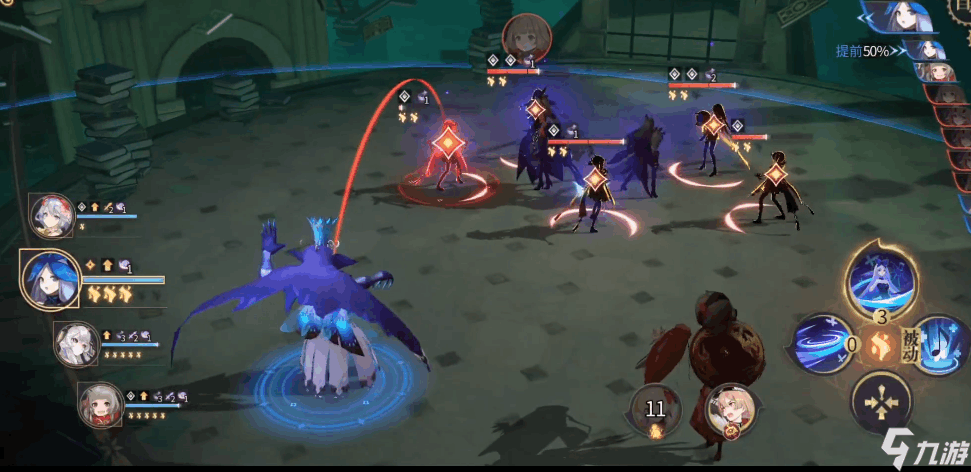Select the white-haired hero party portrait

pos(75,342)
